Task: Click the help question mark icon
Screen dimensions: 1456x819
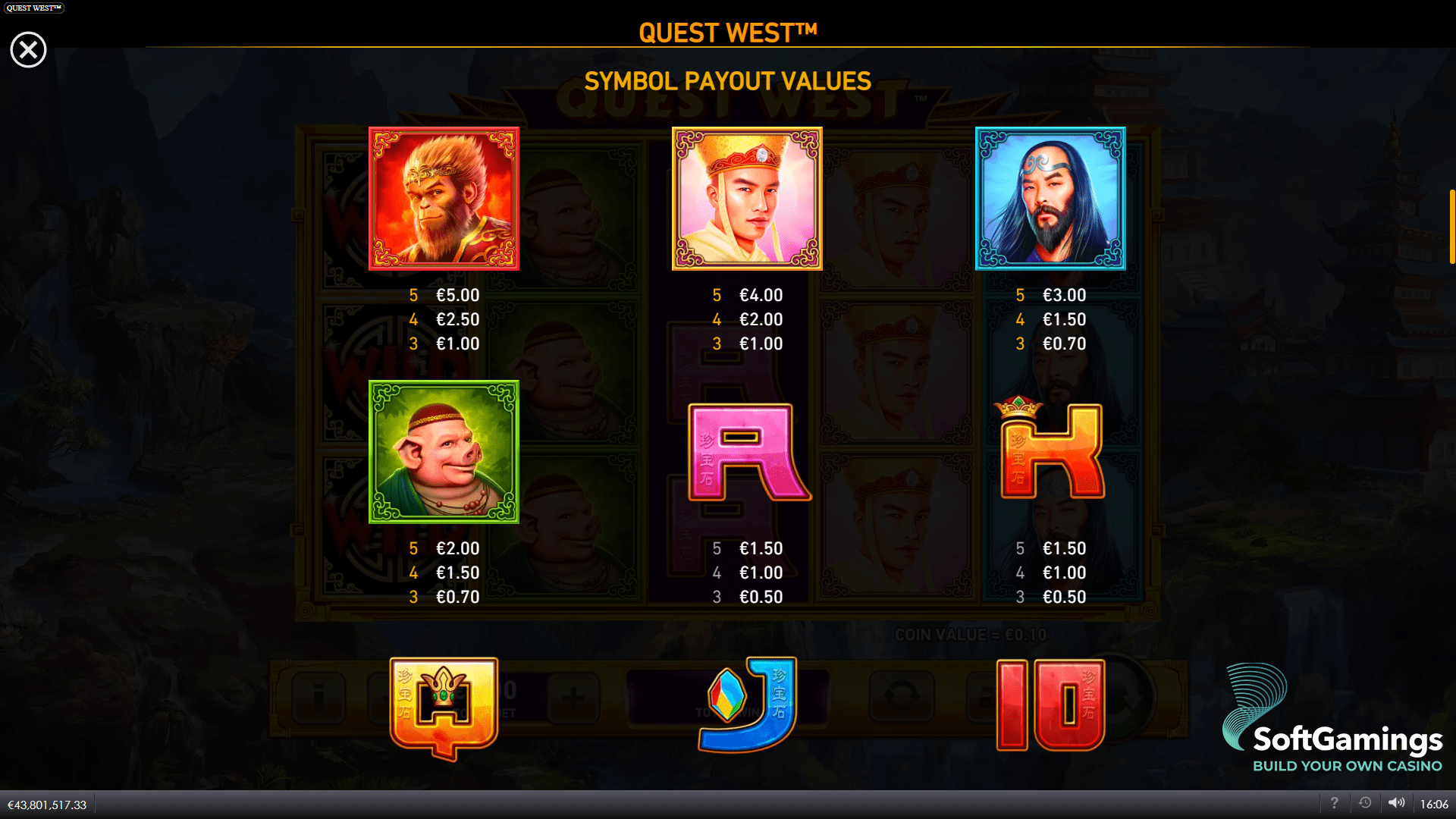Action: pos(1335,802)
